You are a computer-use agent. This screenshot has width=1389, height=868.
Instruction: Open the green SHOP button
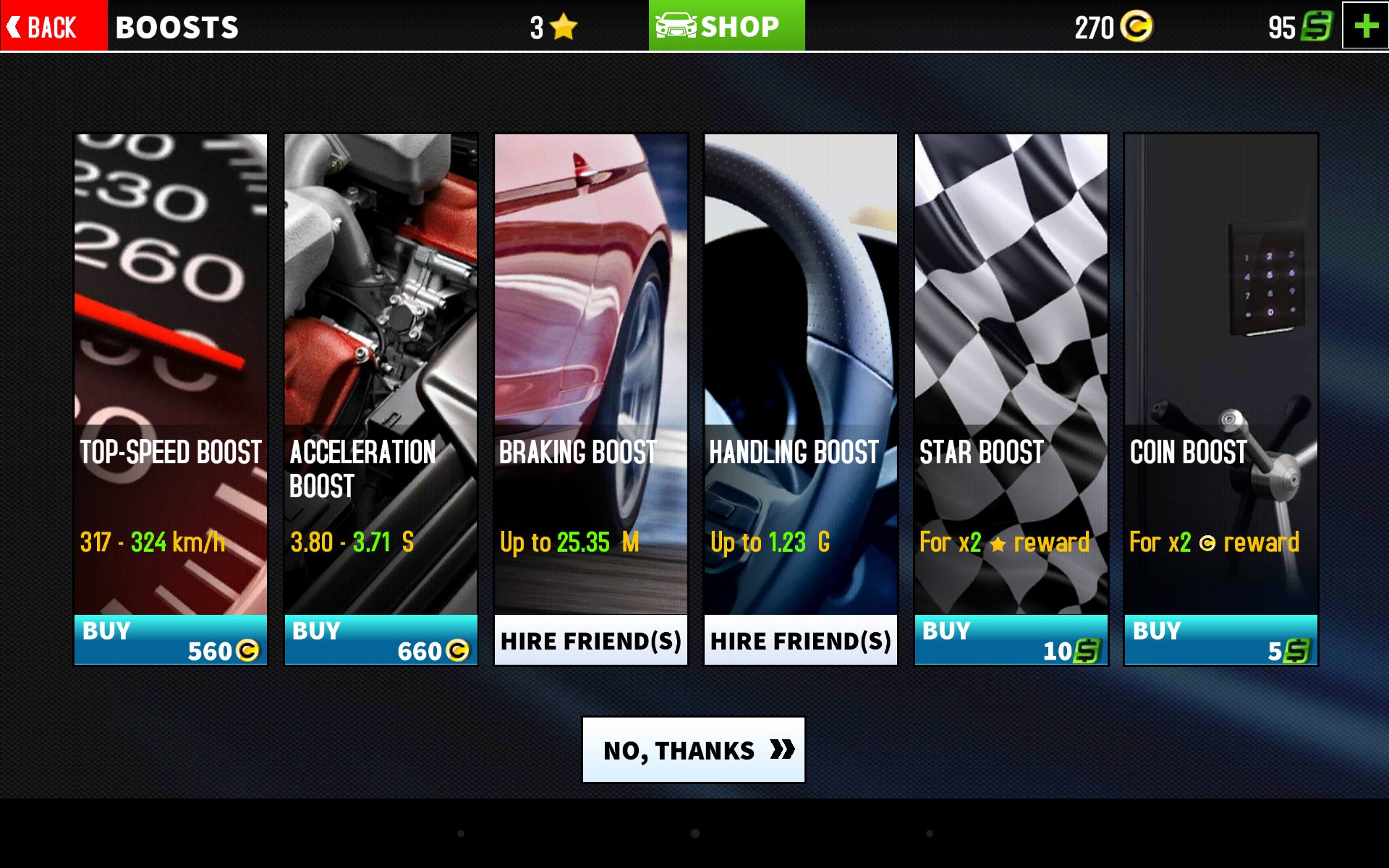(x=726, y=27)
